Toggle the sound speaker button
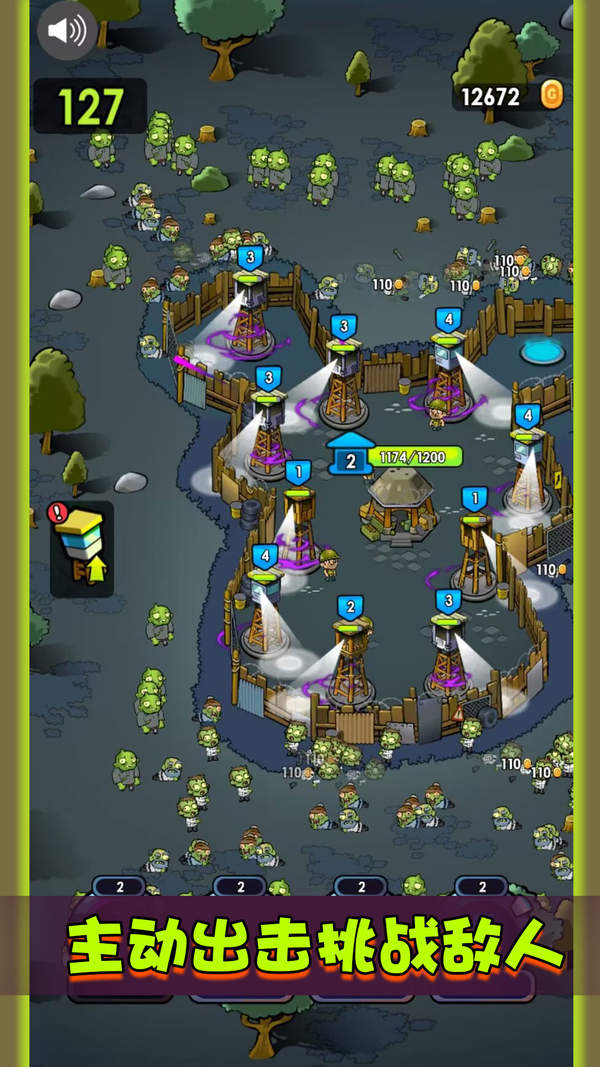The height and width of the screenshot is (1067, 600). pyautogui.click(x=67, y=30)
